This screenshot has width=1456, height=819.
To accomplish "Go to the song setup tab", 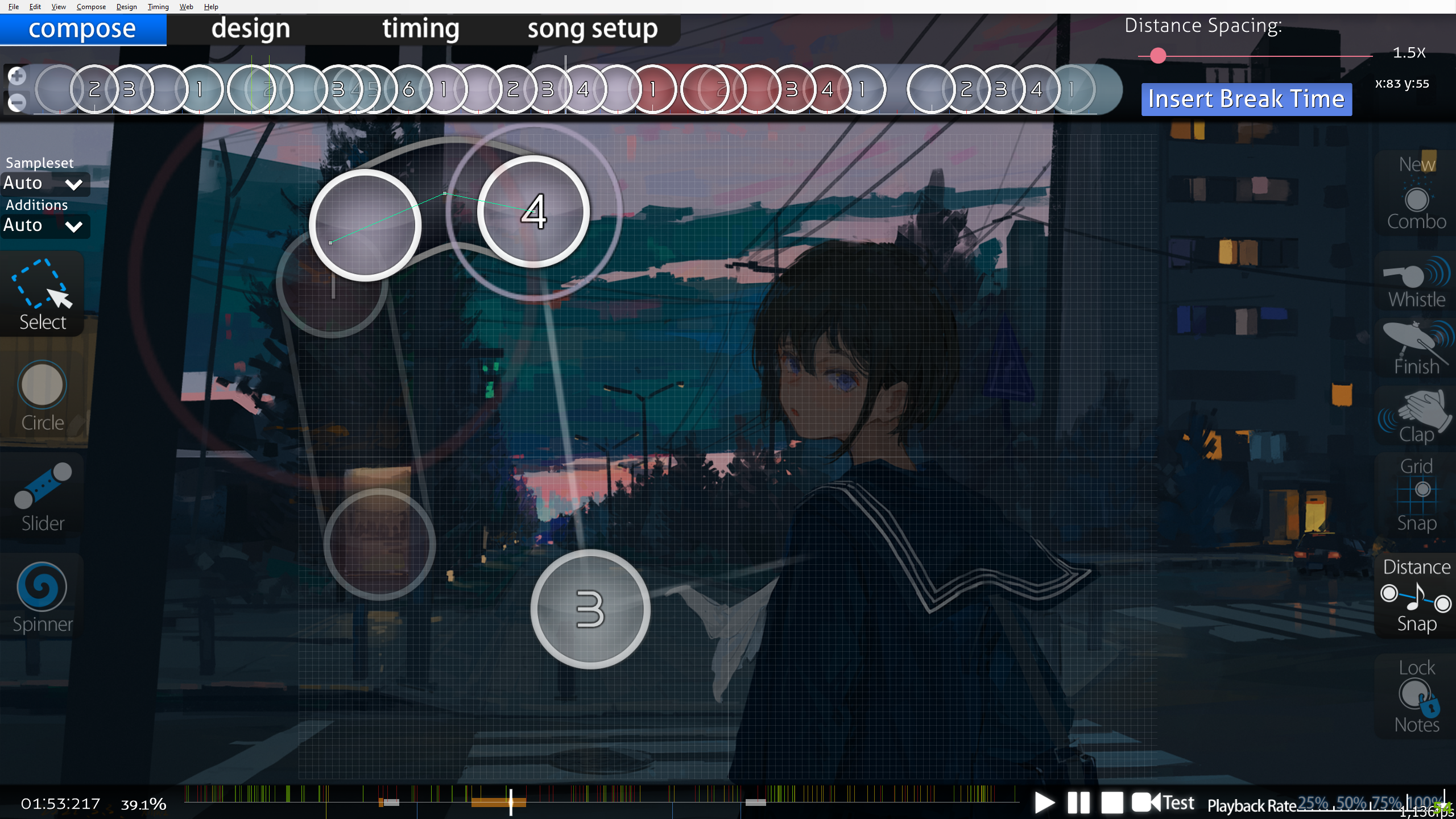I will 592,29.
